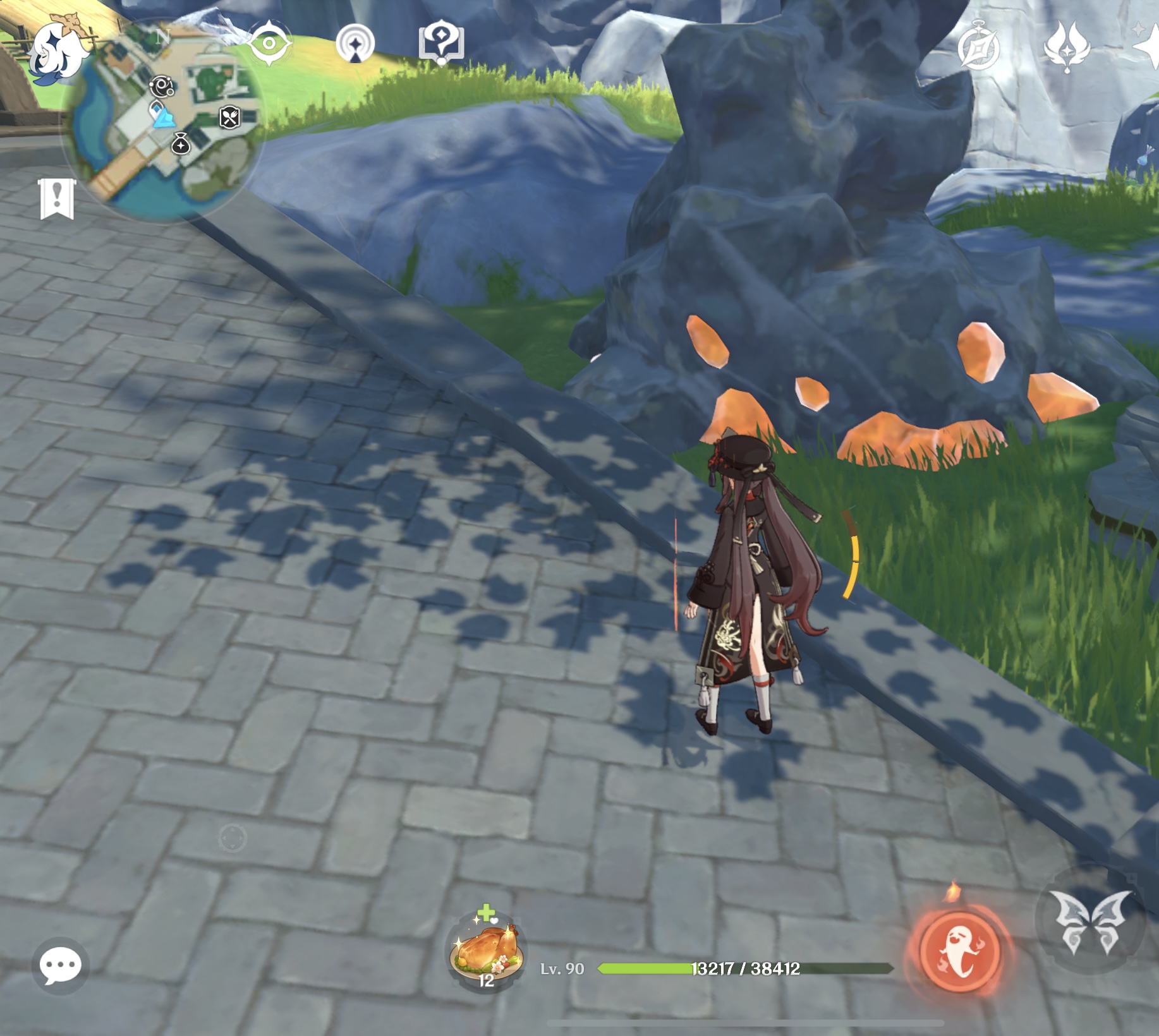Open the Paimon menu
Screen dimensions: 1159x1036
(x=60, y=51)
